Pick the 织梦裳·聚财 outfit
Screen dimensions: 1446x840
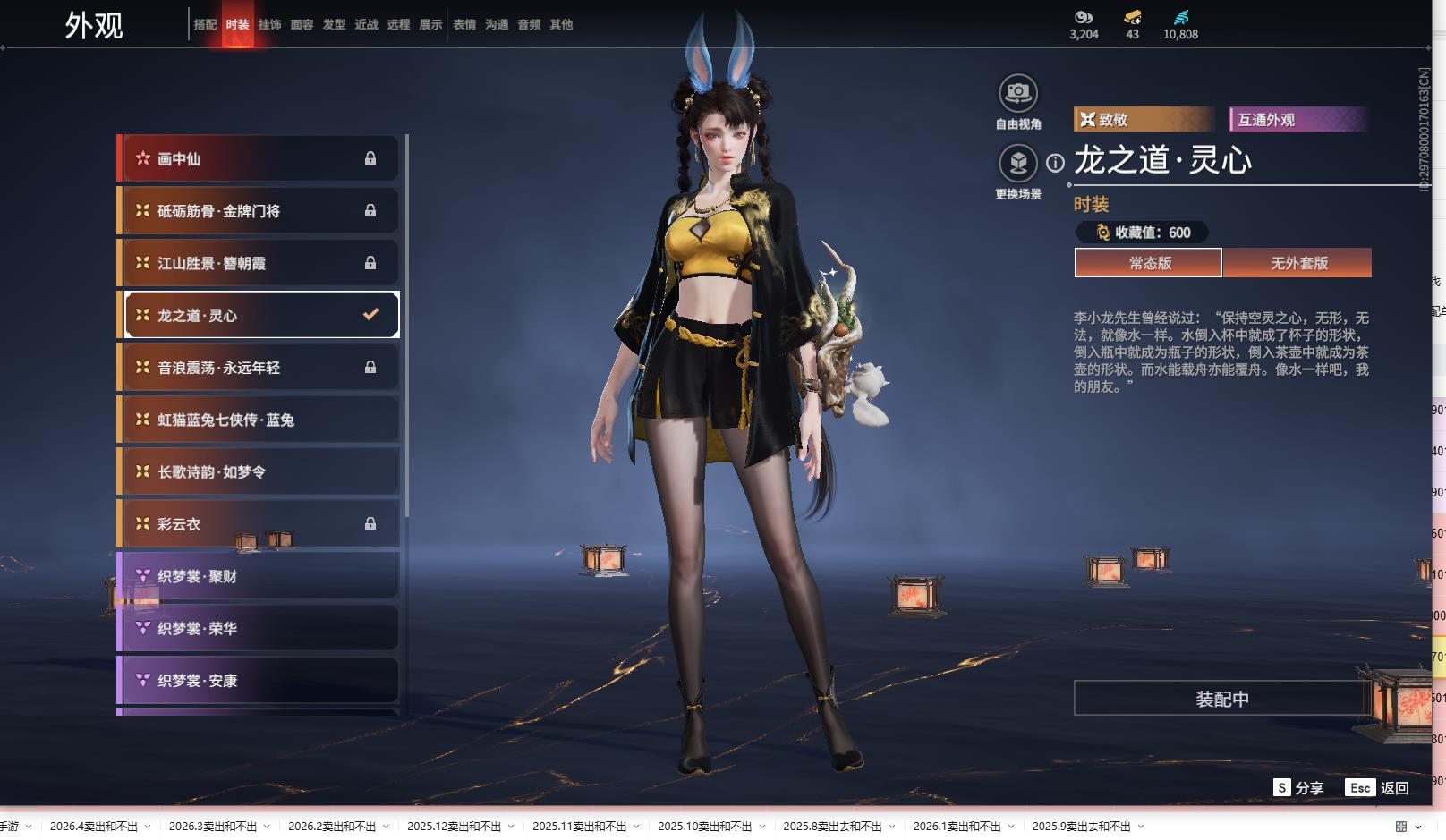(259, 576)
